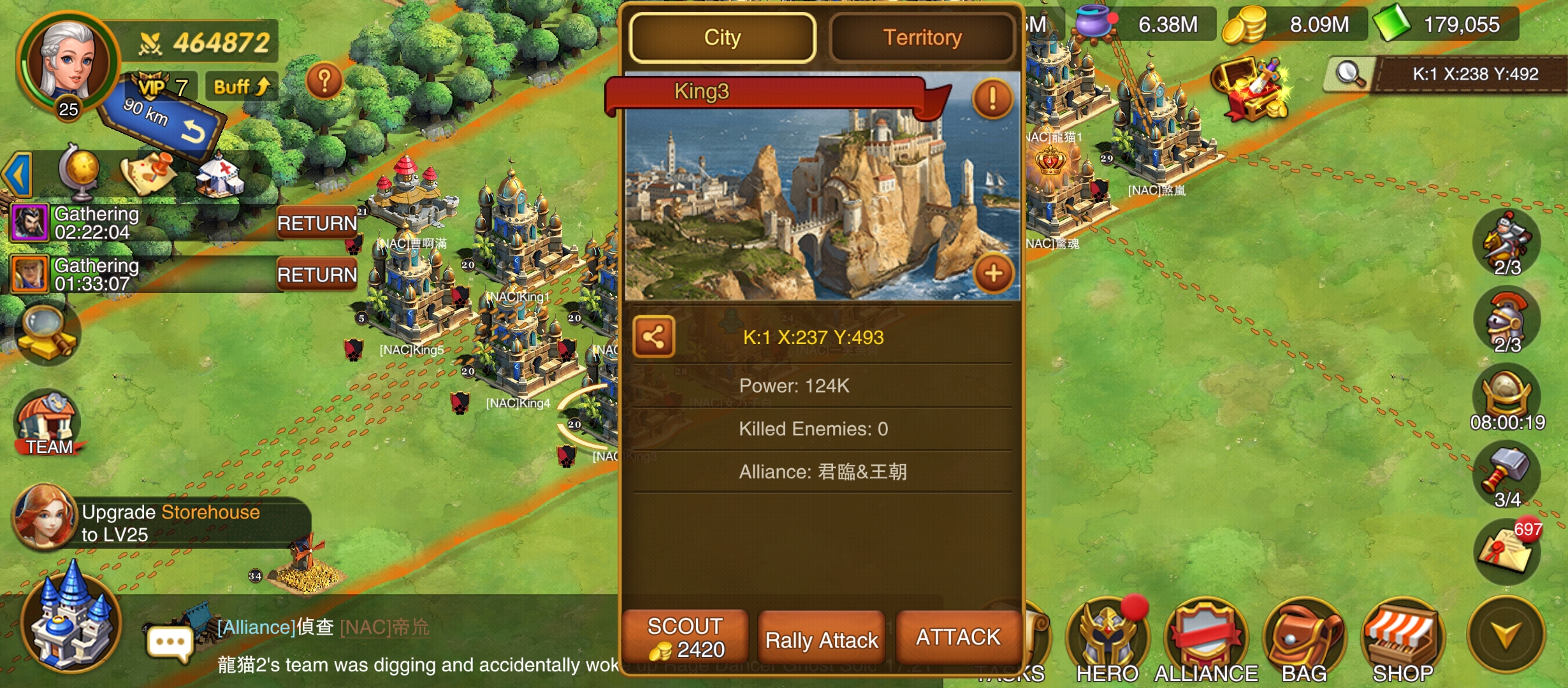Screen dimensions: 1568x688
Task: Hit the ATTACK button
Action: (x=958, y=637)
